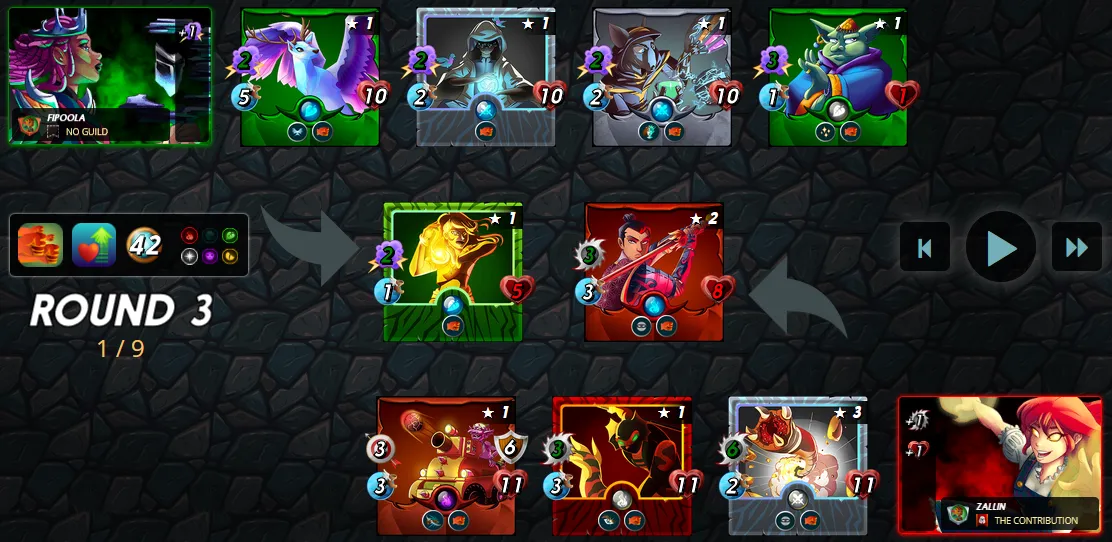Select Zallin's red-haired summoner portrait
Screen dimensions: 1112x542
pyautogui.click(x=1000, y=463)
